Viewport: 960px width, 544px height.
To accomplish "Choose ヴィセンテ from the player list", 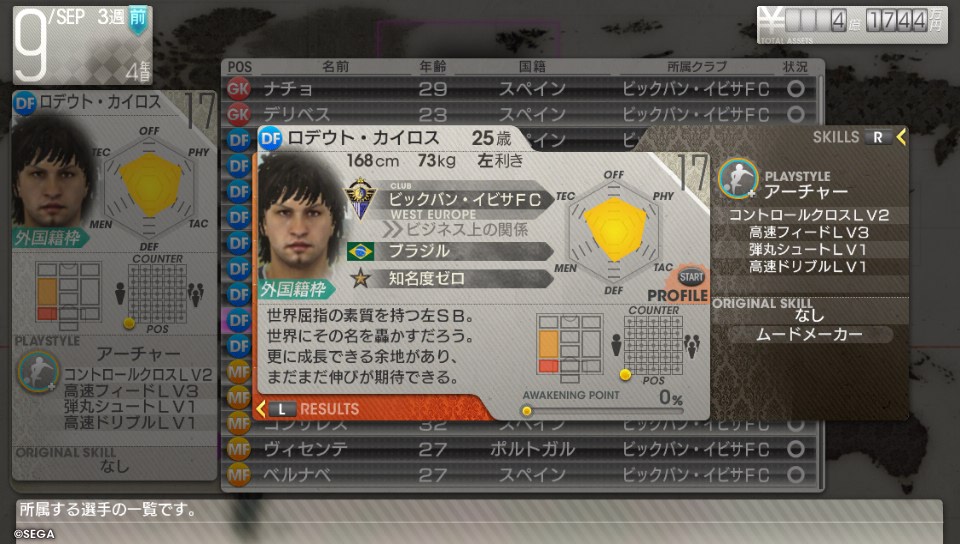I will (x=520, y=449).
